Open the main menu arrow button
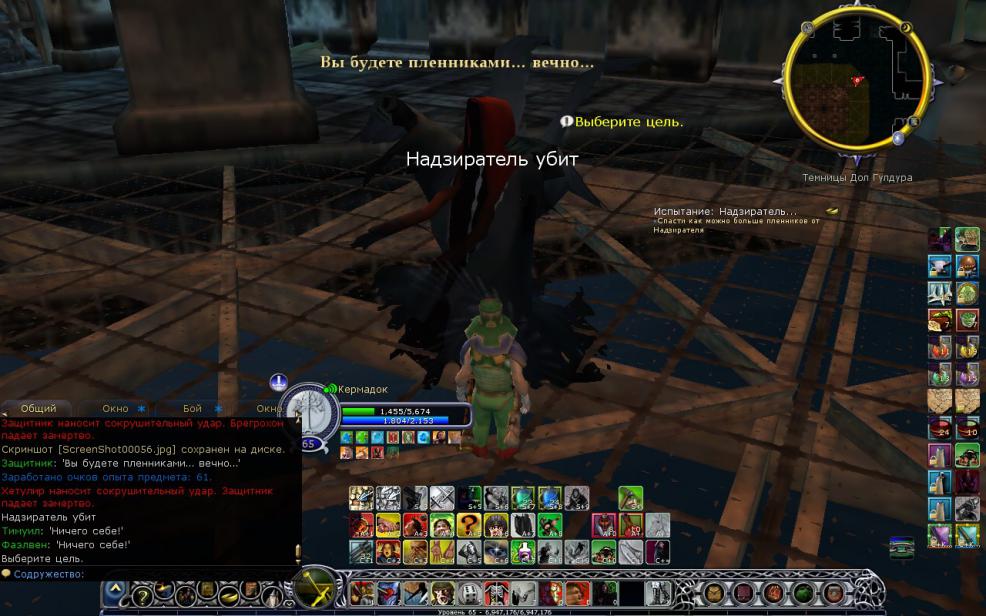This screenshot has height=616, width=986. coord(115,592)
